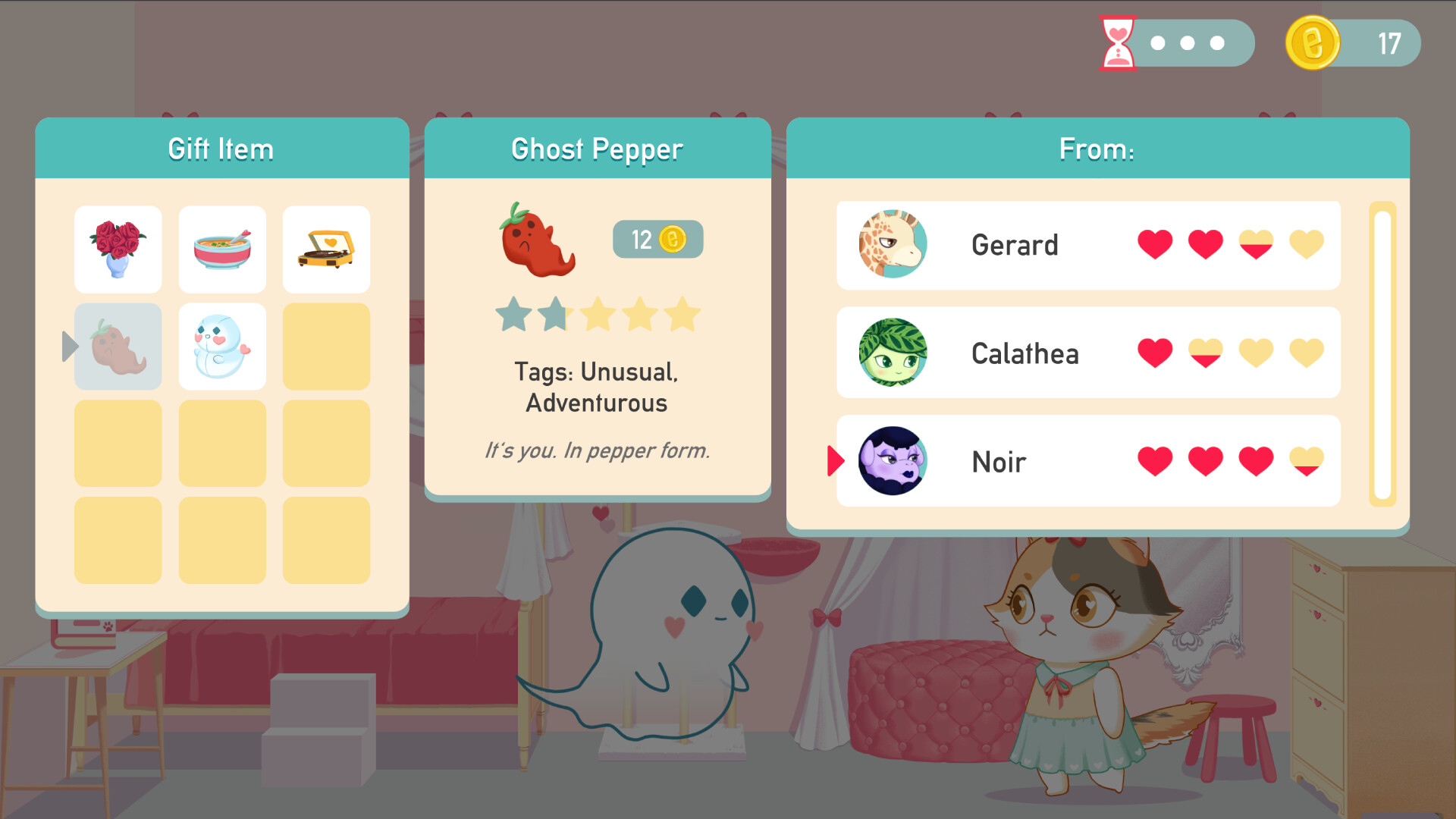
Task: Select the rose bouquet gift item
Action: [x=118, y=249]
